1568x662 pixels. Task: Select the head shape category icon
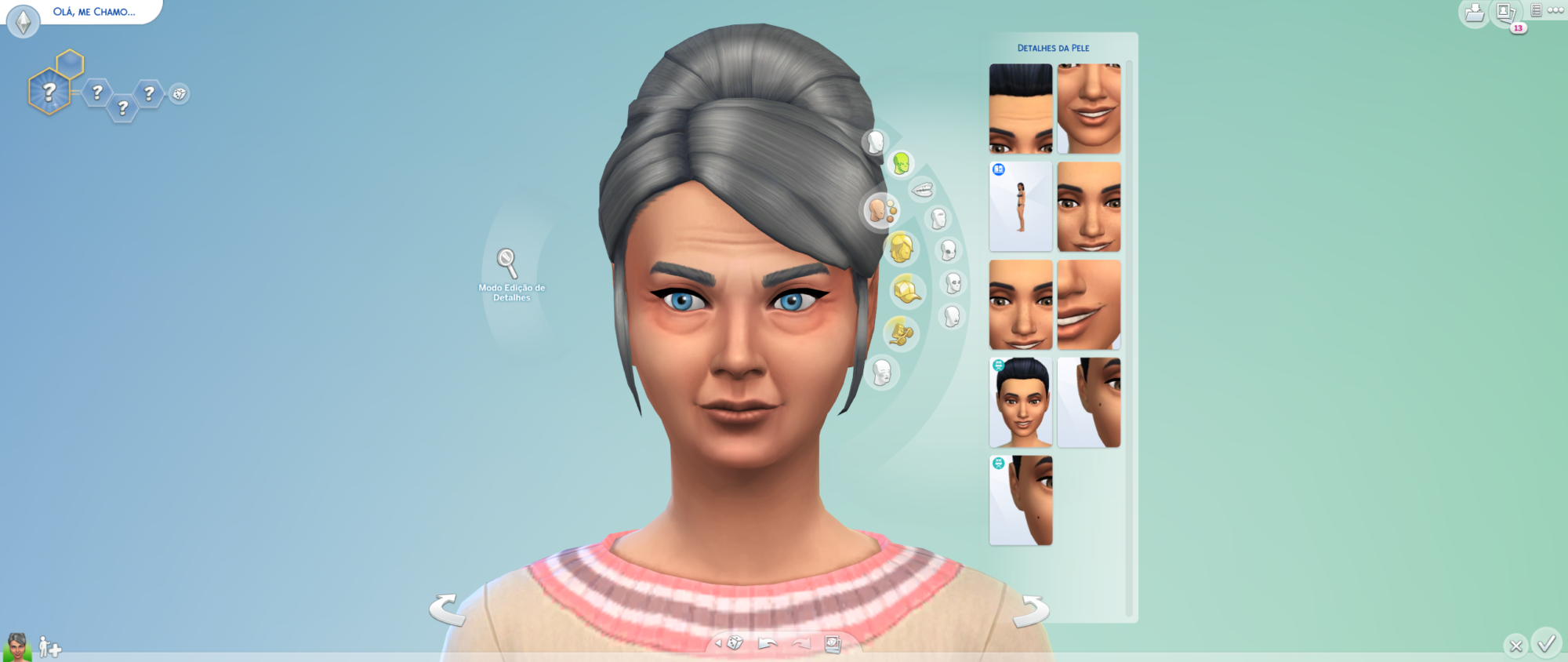[x=874, y=142]
